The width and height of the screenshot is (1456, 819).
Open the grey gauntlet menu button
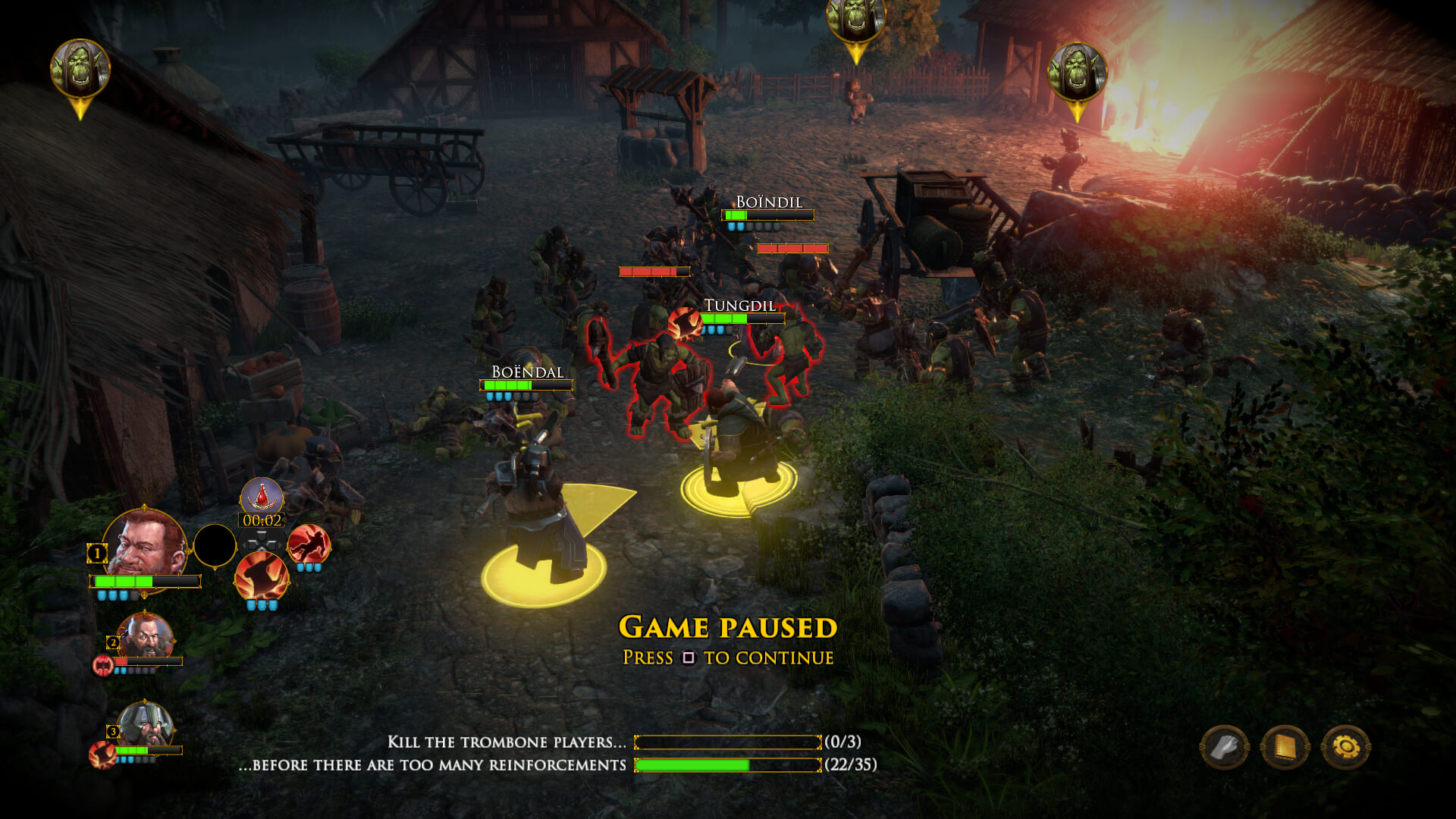(x=1224, y=748)
